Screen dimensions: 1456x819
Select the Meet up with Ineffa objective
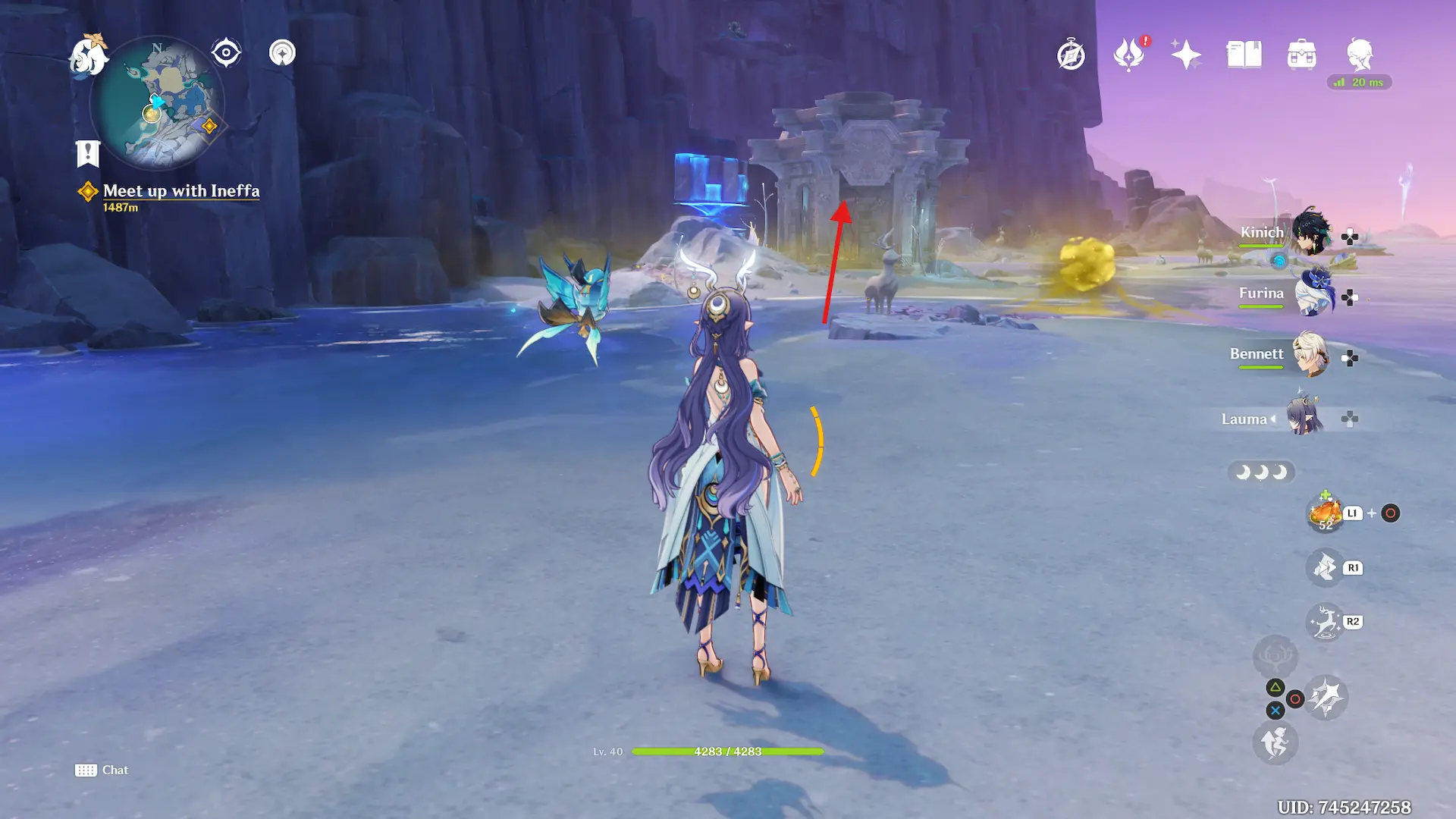pos(180,191)
